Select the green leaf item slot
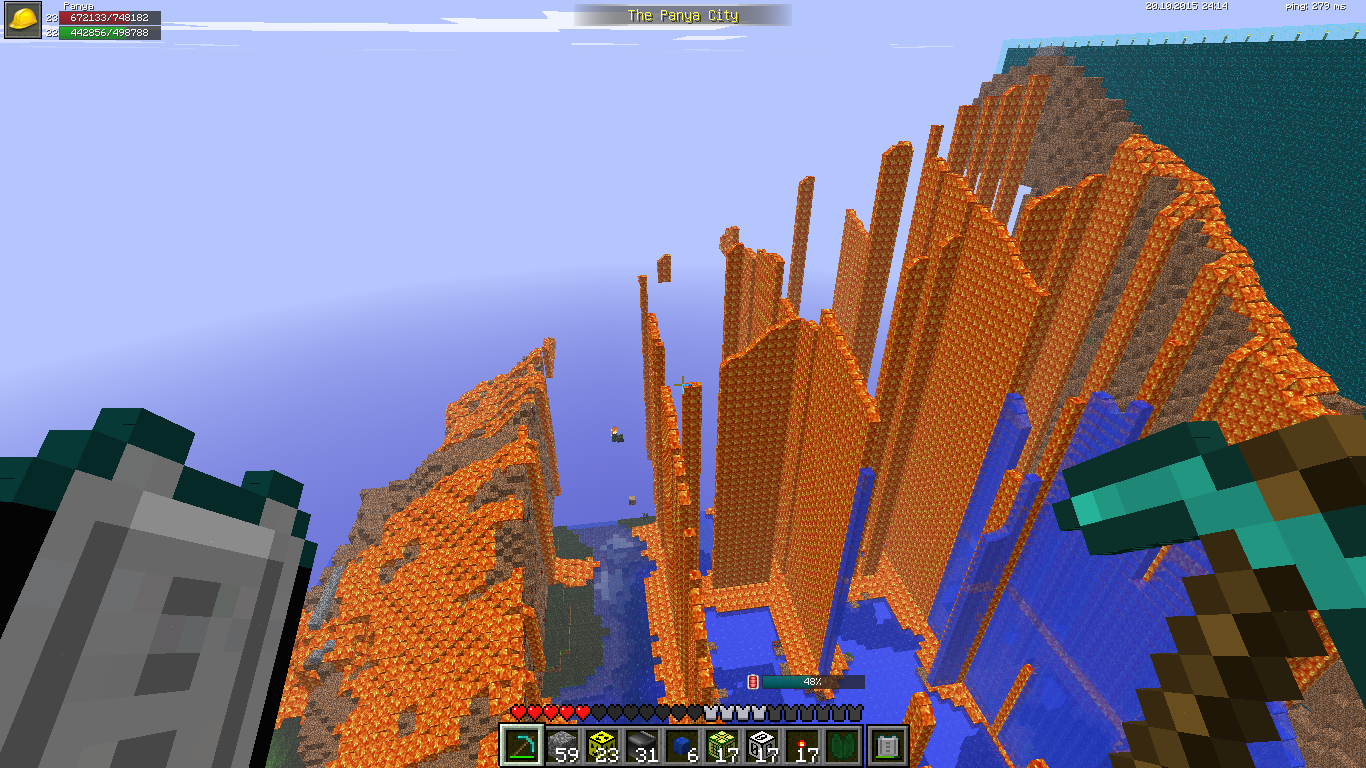Screen dimensions: 1366x768 pos(842,746)
